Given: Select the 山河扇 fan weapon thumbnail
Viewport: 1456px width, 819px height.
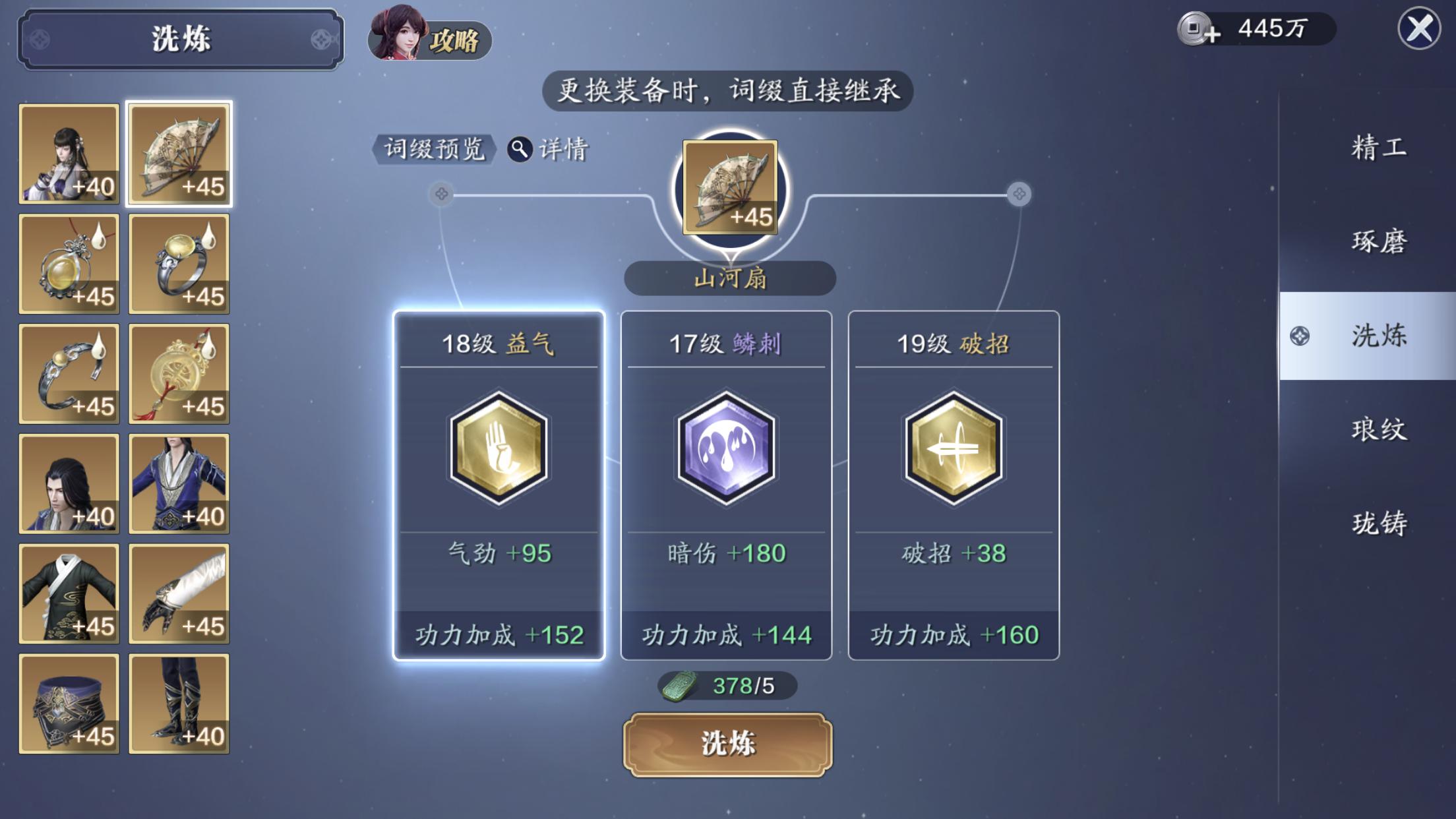Looking at the screenshot, I should (x=180, y=153).
